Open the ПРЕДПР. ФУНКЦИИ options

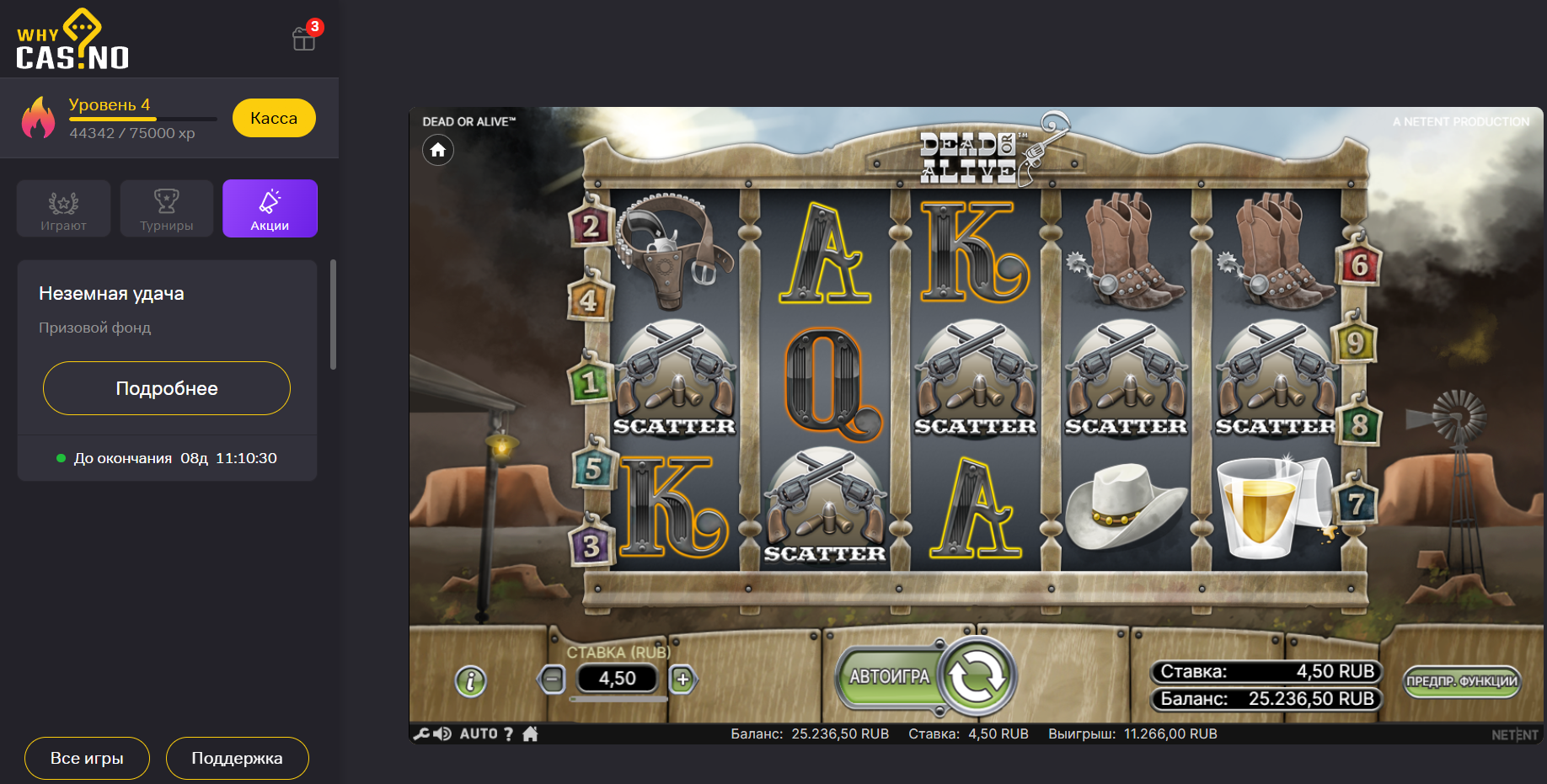(x=1461, y=680)
